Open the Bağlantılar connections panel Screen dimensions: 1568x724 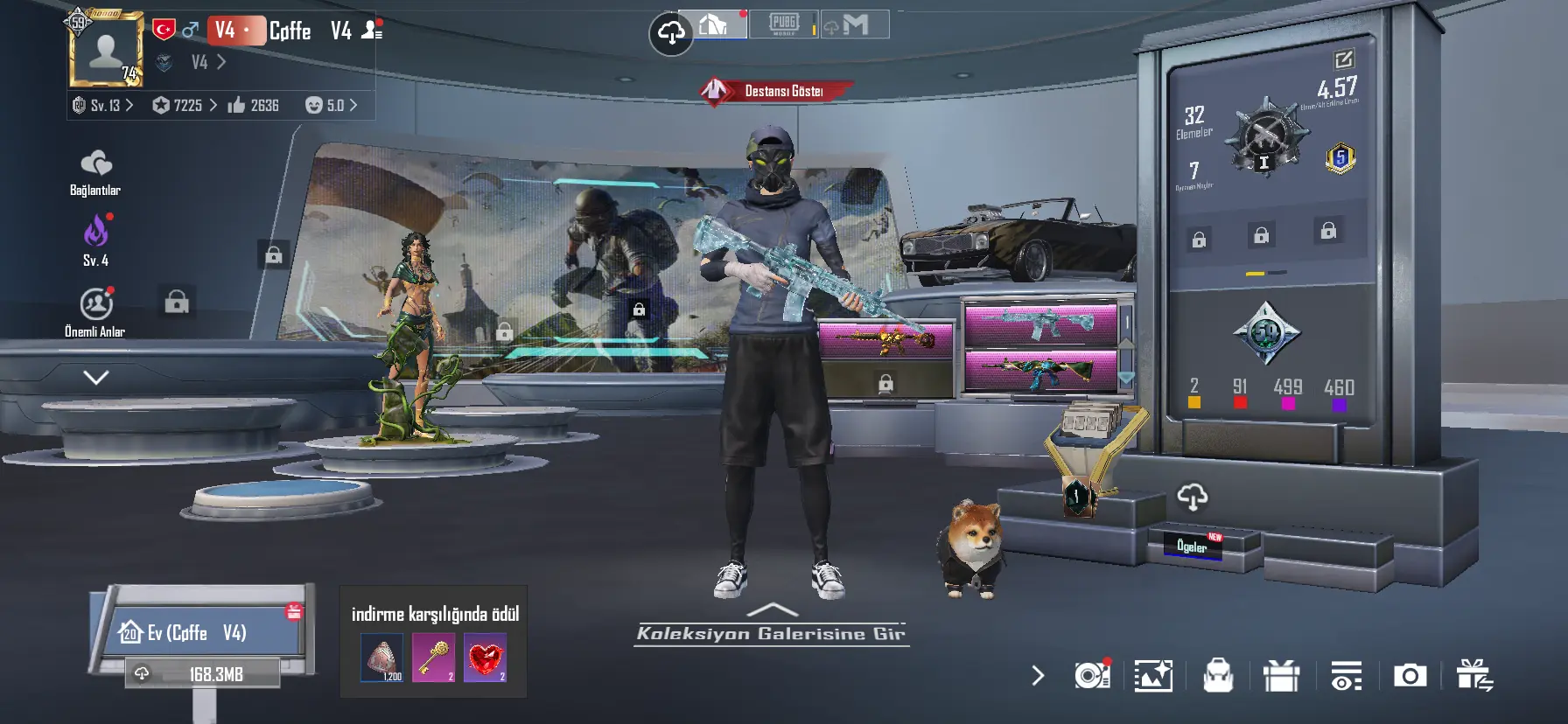[x=95, y=173]
